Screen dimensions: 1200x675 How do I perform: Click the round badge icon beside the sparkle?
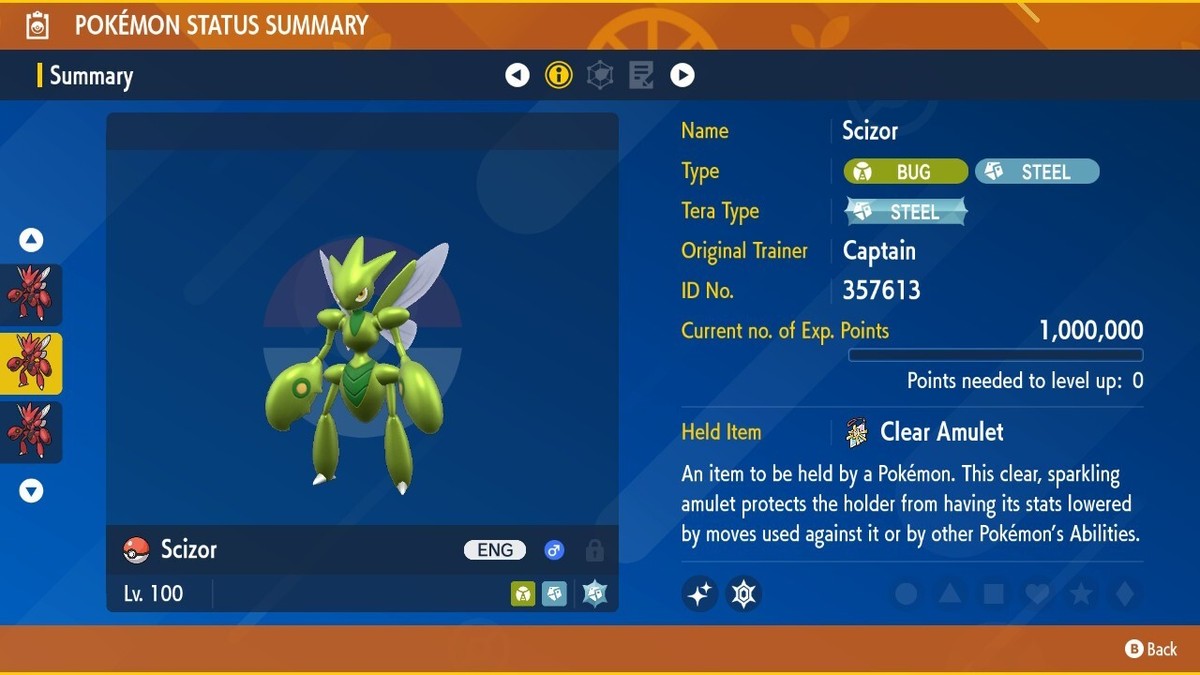tap(743, 594)
